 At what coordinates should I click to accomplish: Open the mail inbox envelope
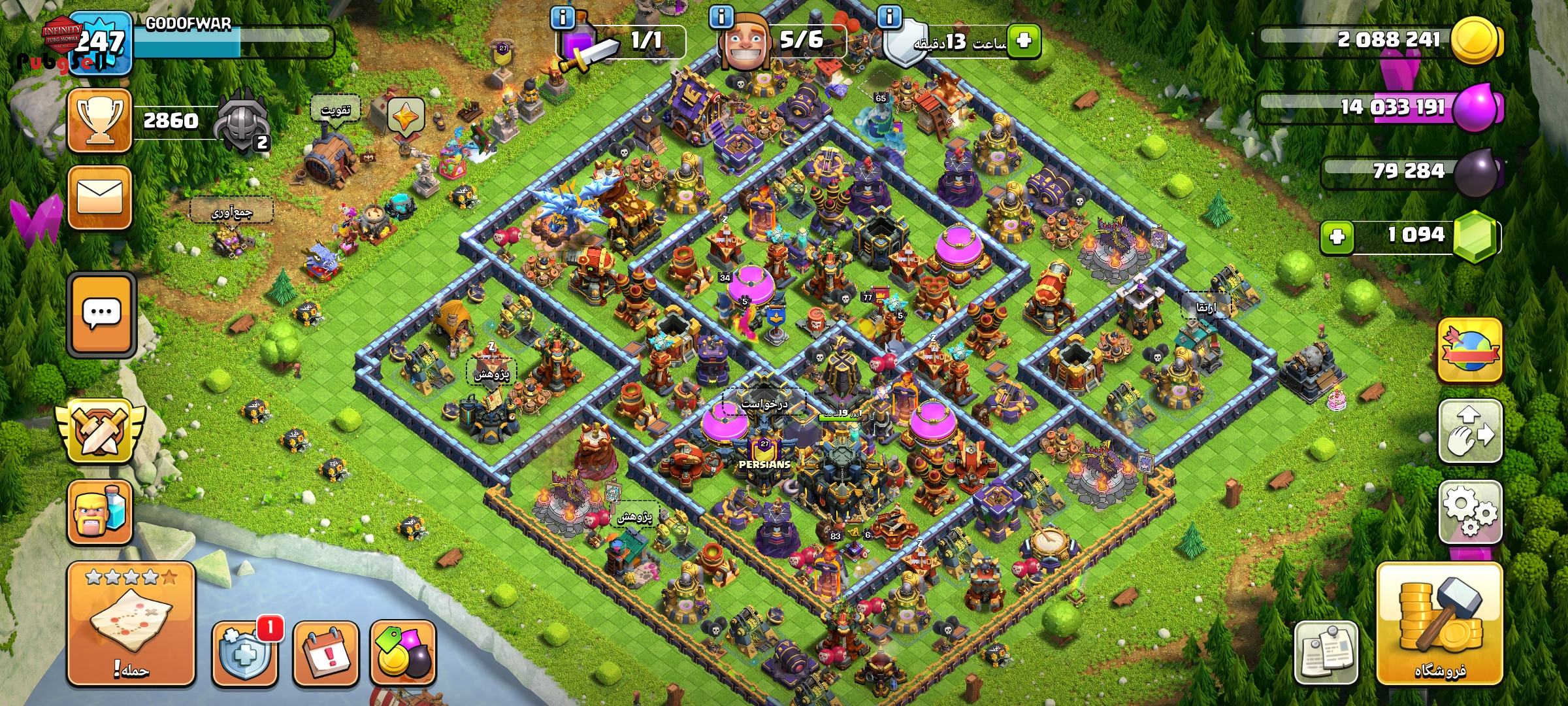tap(100, 197)
